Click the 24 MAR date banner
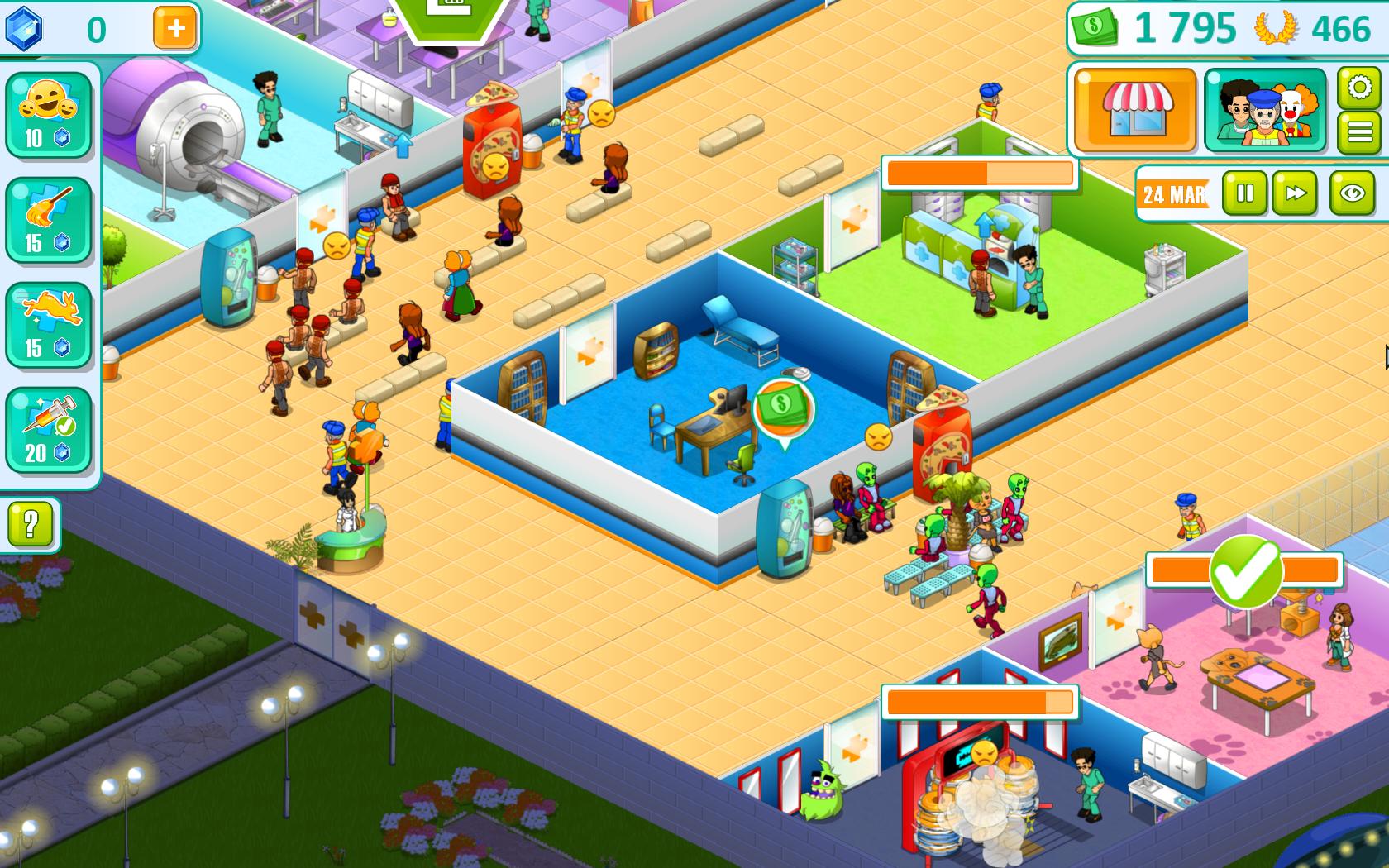The width and height of the screenshot is (1389, 868). point(1172,196)
